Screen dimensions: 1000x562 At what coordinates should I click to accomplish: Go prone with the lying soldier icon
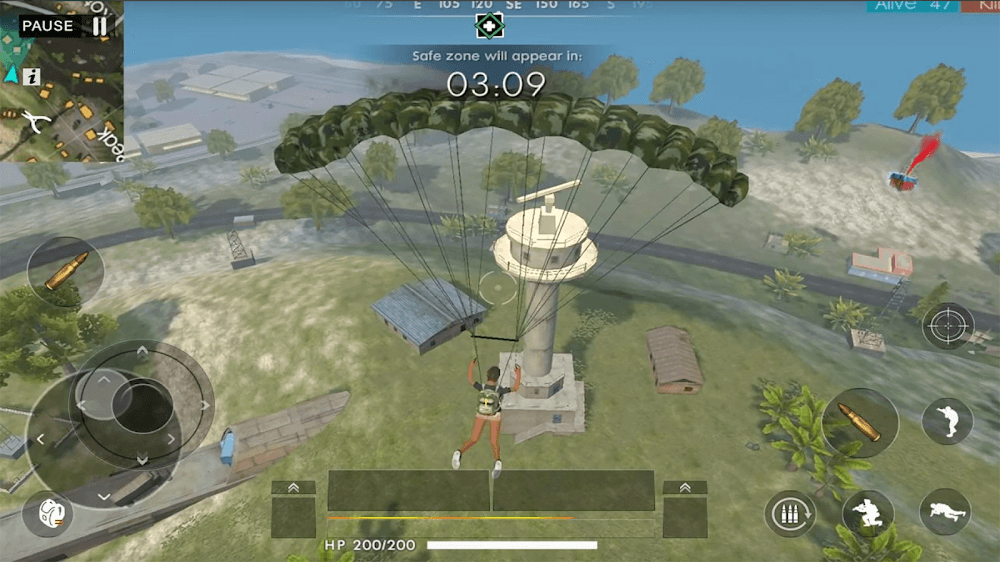[945, 512]
